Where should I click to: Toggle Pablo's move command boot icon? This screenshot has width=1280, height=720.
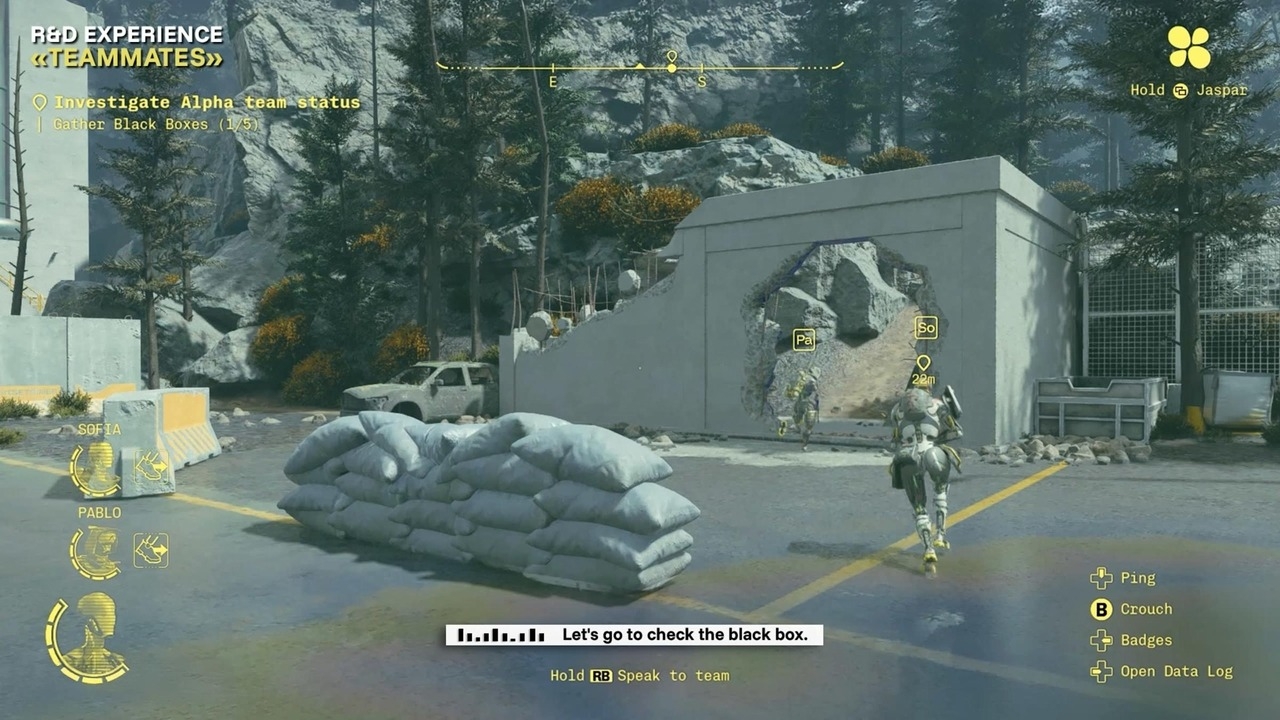coord(150,548)
